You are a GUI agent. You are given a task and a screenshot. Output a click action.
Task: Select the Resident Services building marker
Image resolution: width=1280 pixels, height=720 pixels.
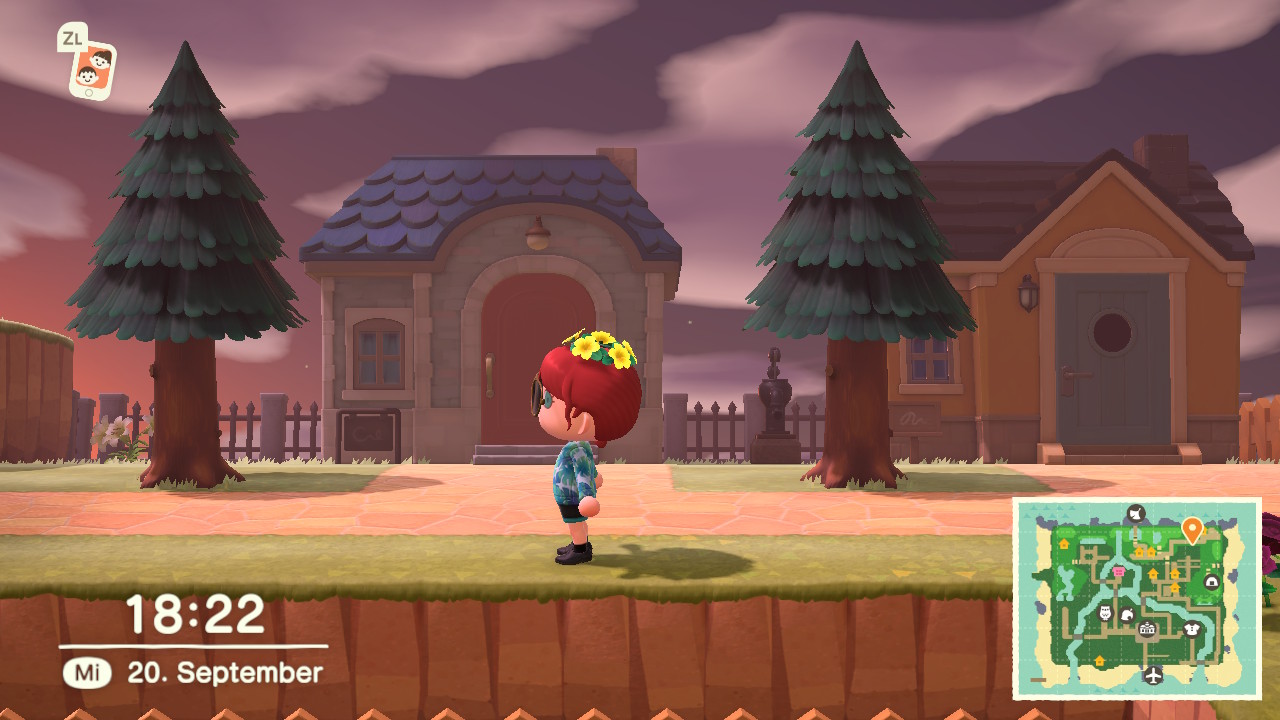coord(1147,629)
